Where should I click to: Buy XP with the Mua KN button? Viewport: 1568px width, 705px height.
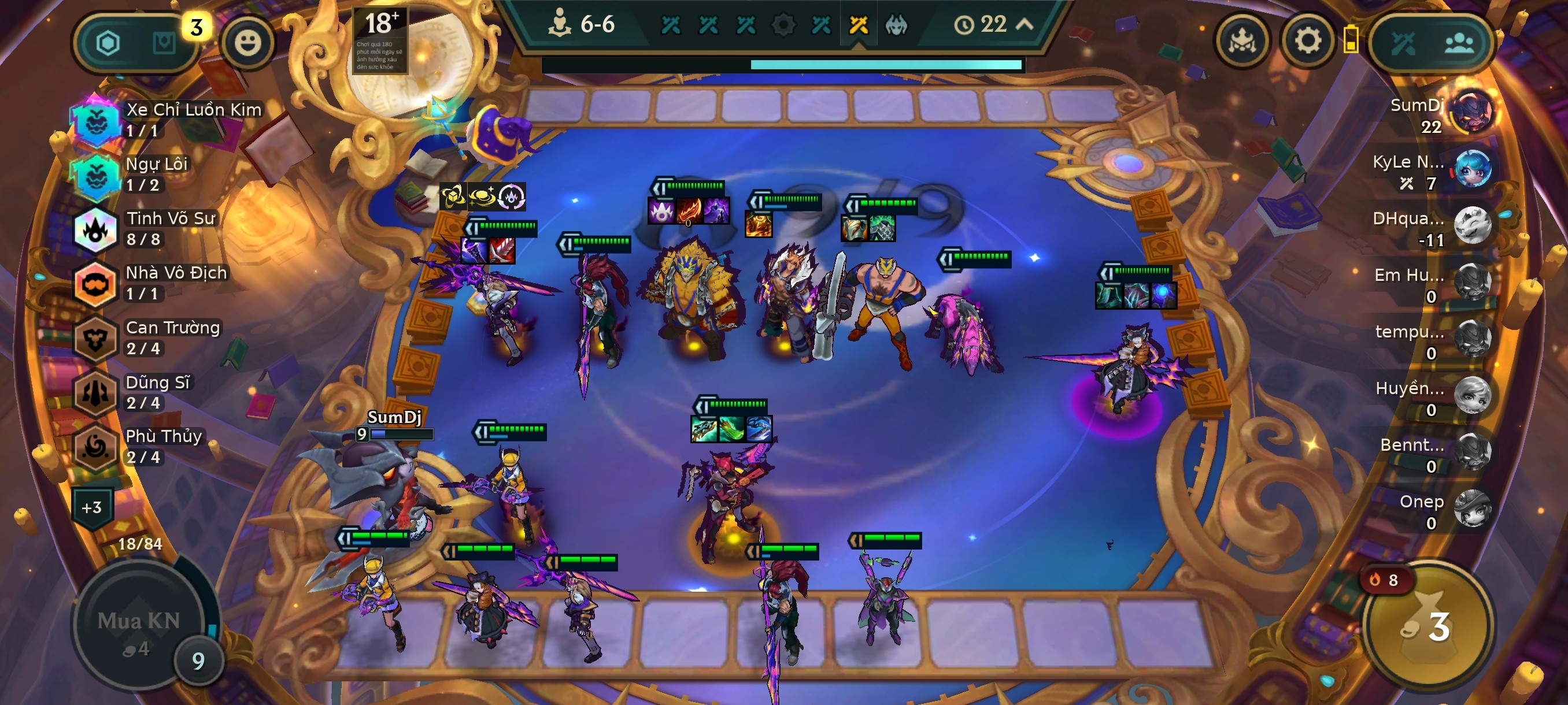click(139, 626)
